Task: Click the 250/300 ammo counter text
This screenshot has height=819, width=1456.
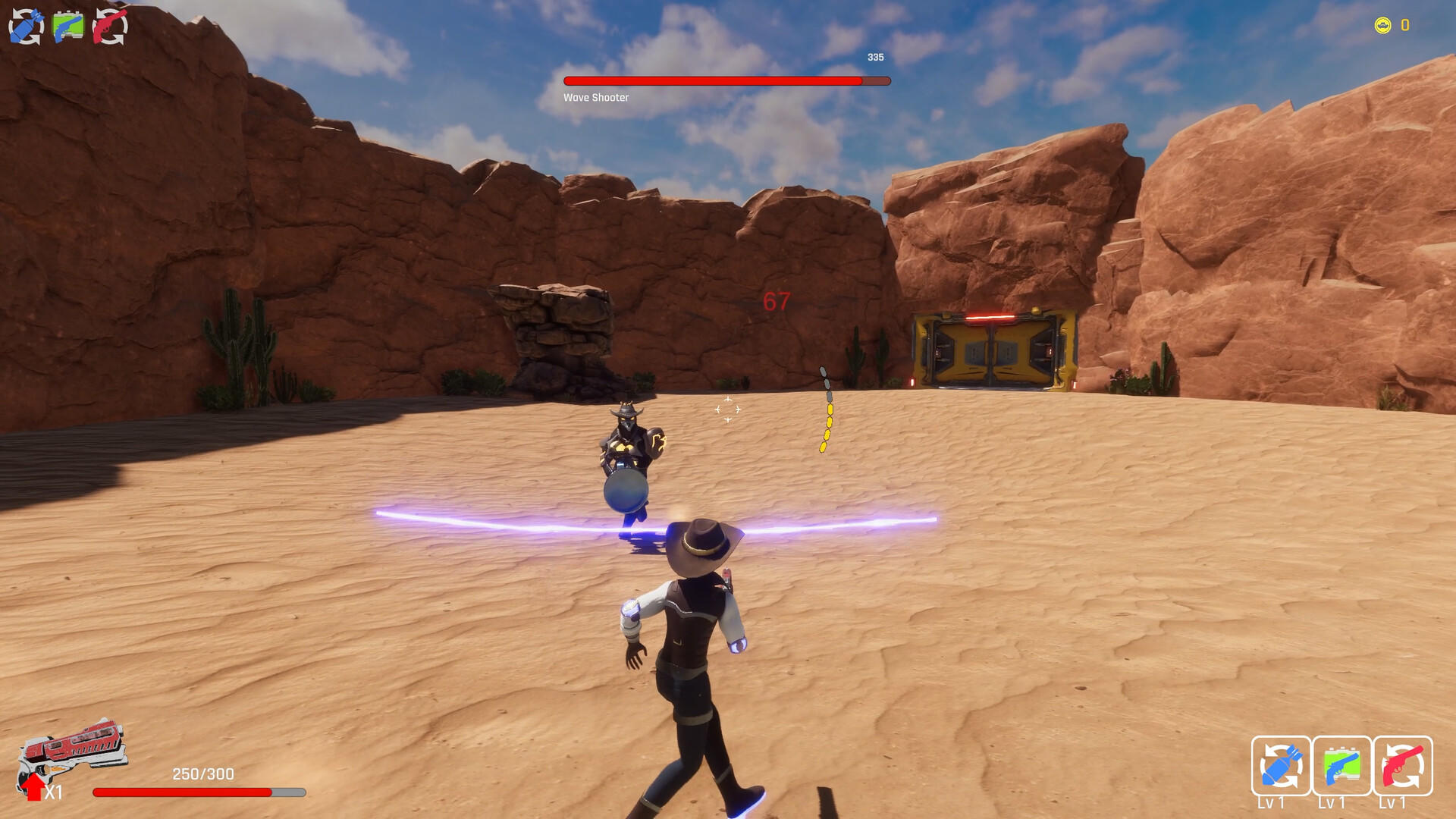Action: pos(202,773)
